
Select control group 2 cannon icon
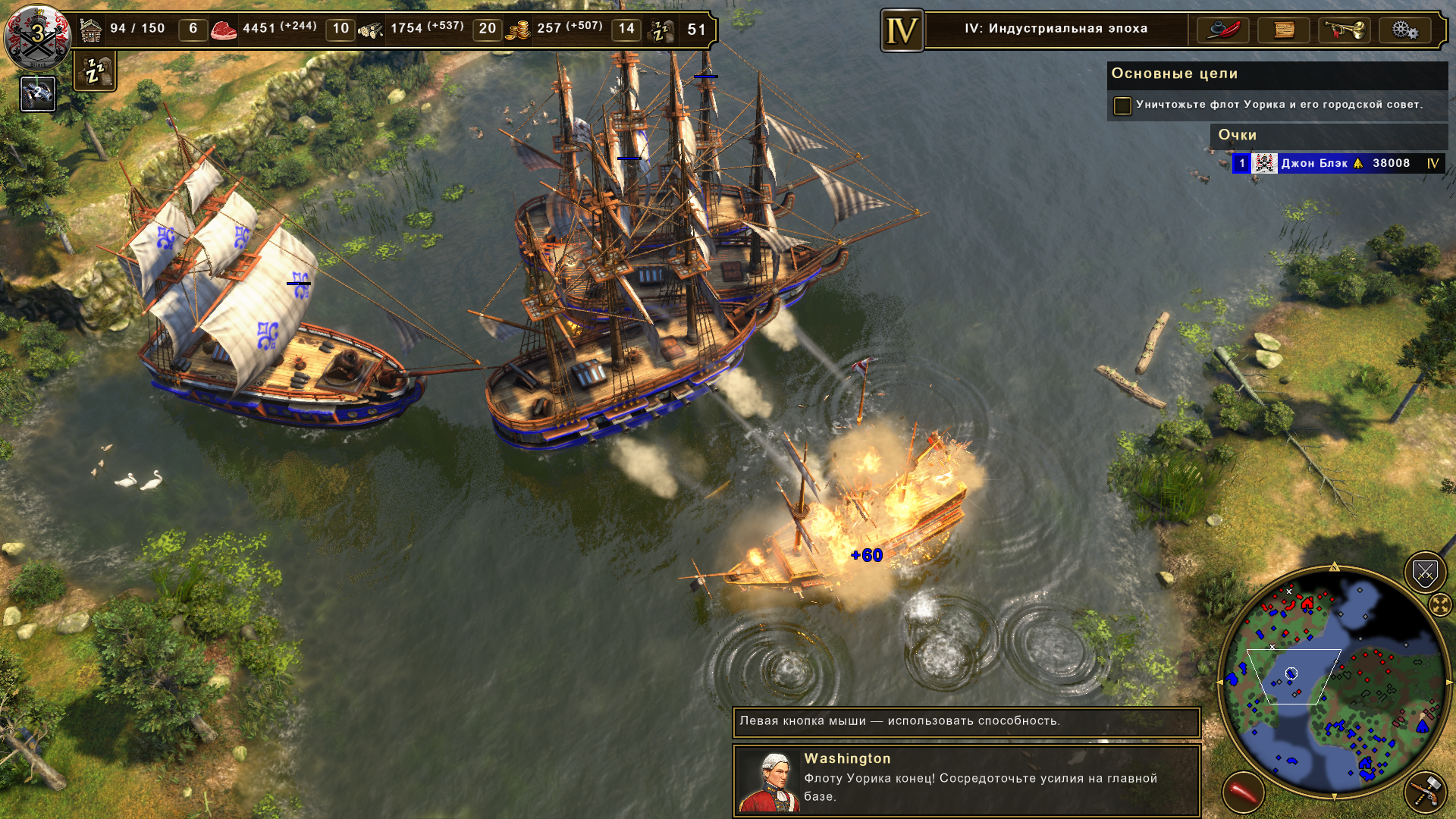38,94
